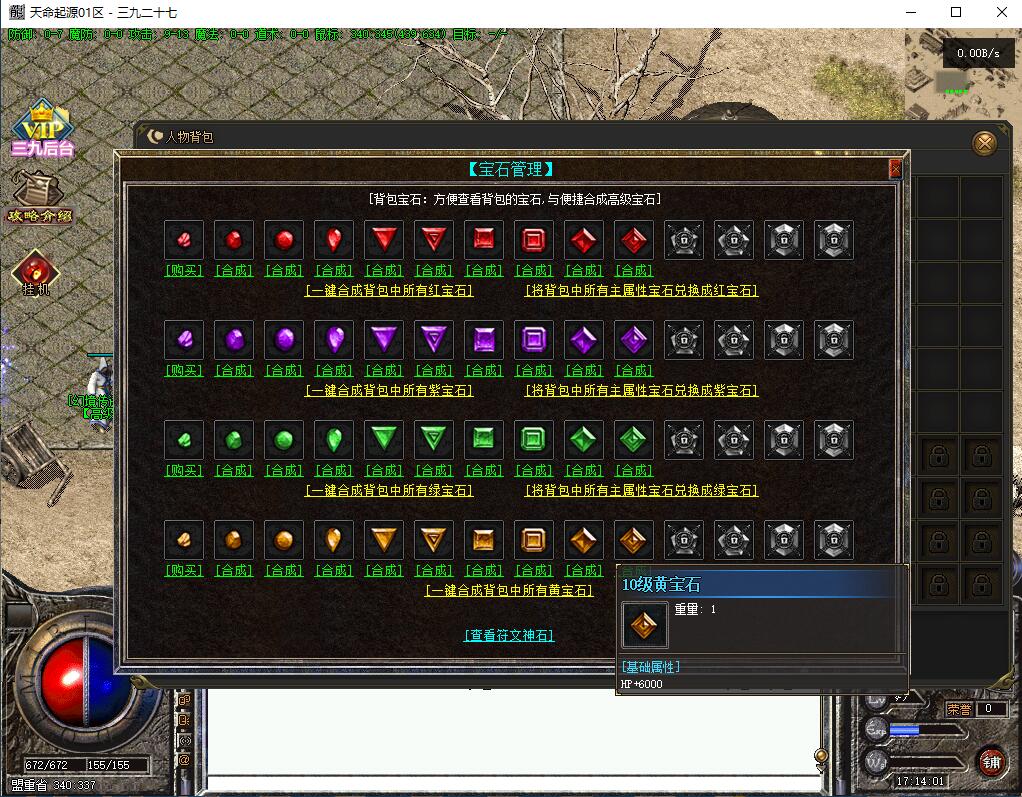Exchange all main attribute gems for purple gems
This screenshot has width=1022, height=797.
[x=641, y=391]
